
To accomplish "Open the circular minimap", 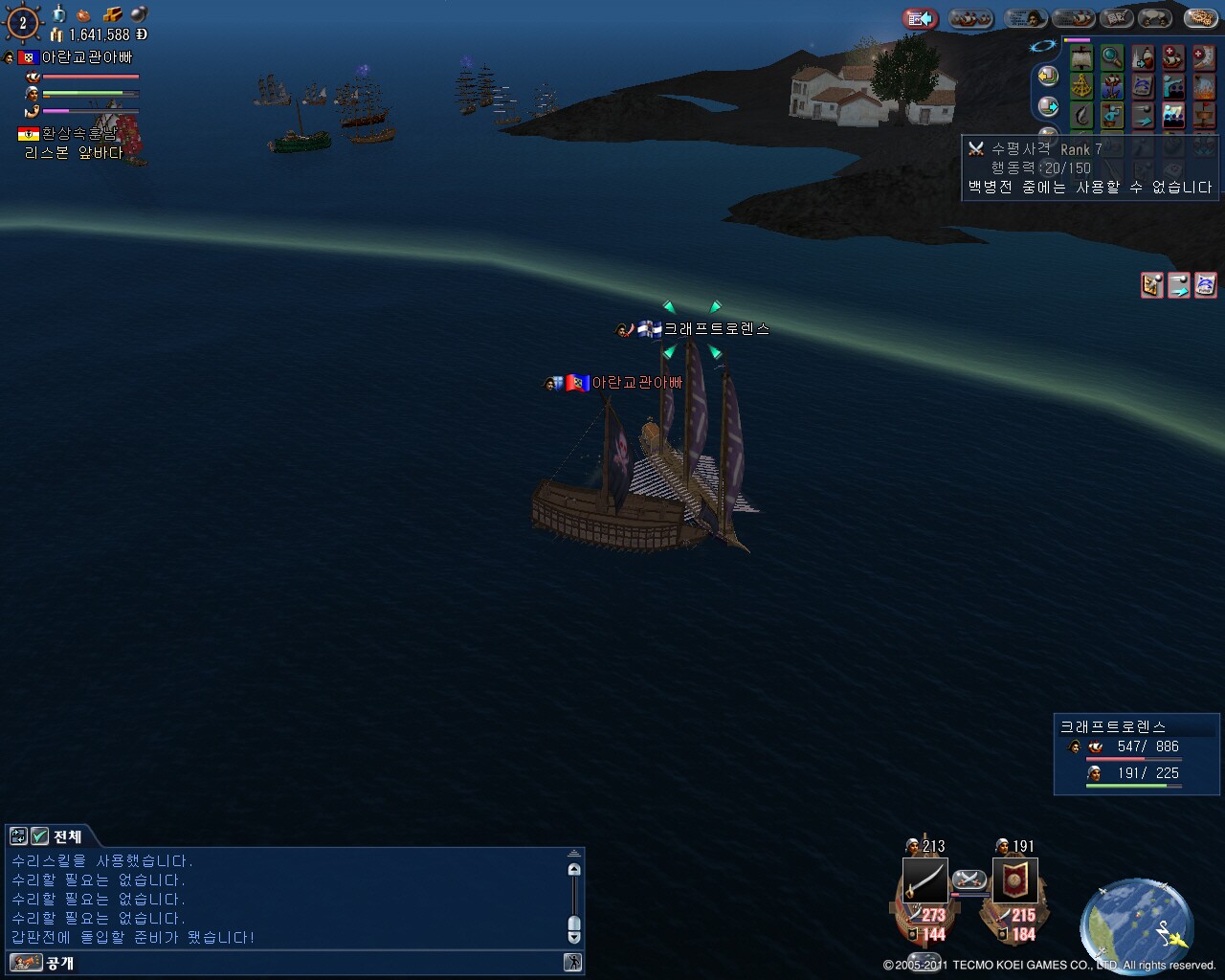I will (x=1137, y=924).
